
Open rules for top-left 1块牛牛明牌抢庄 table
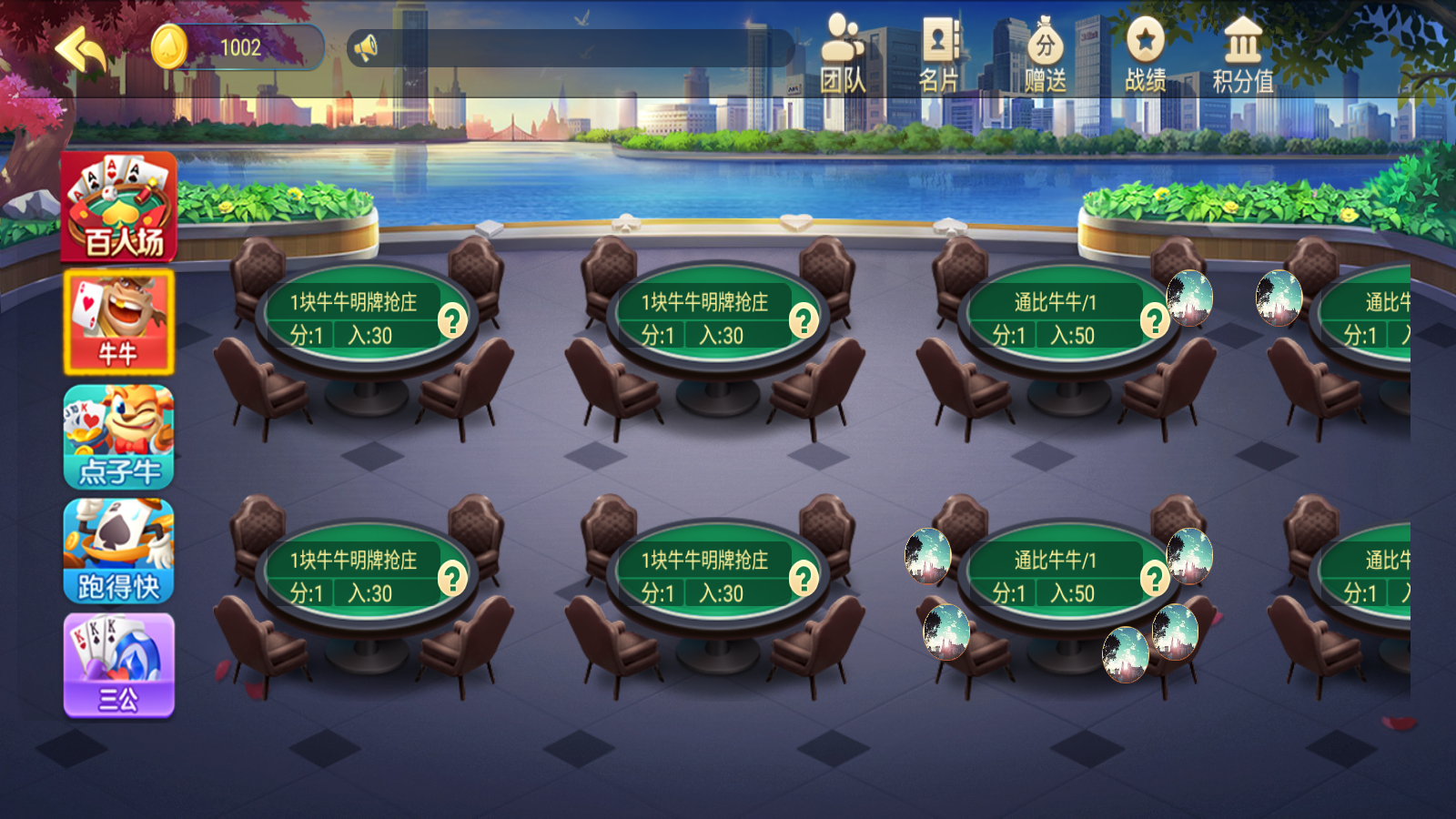tap(452, 320)
